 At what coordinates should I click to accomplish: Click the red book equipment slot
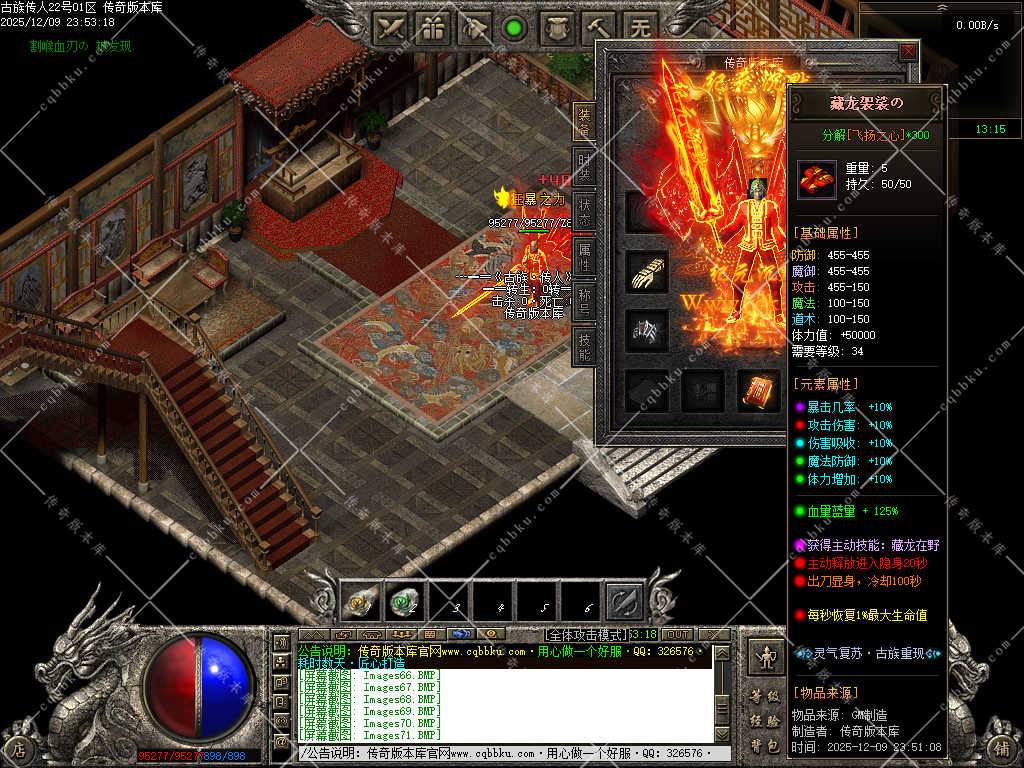759,391
